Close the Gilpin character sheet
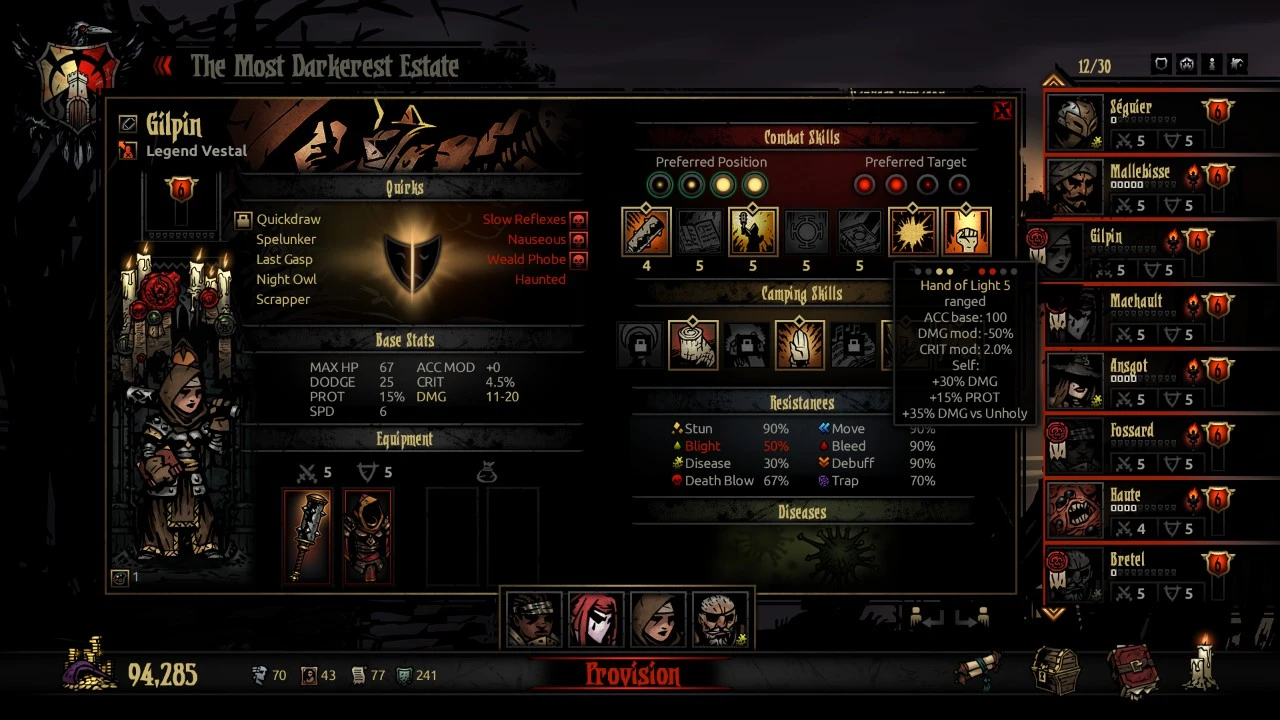Image resolution: width=1280 pixels, height=720 pixels. point(1002,111)
